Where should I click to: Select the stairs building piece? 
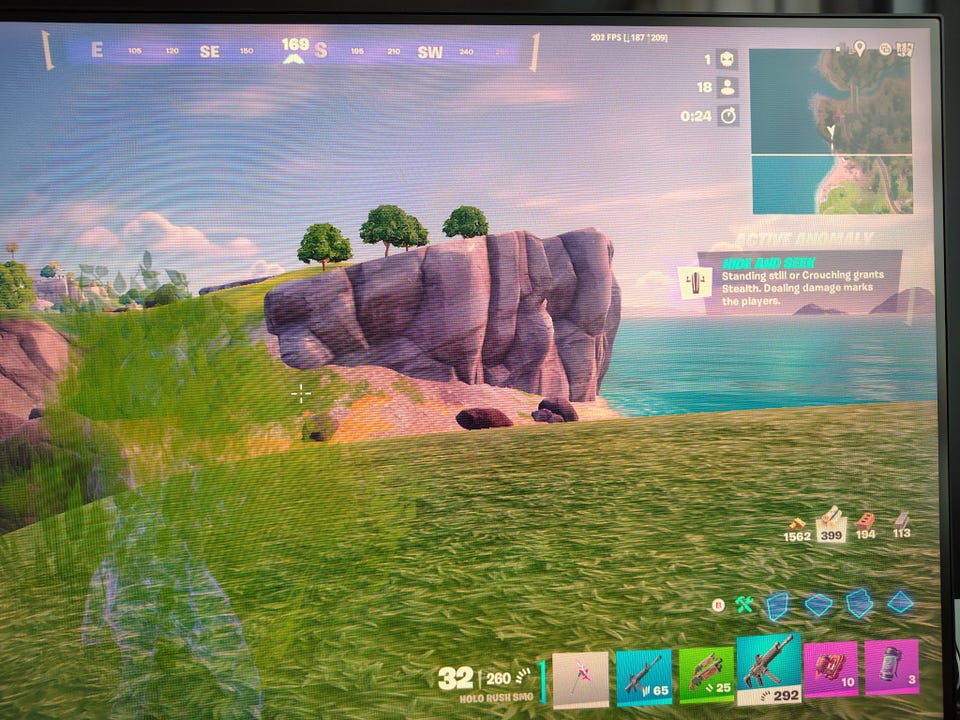(x=859, y=603)
